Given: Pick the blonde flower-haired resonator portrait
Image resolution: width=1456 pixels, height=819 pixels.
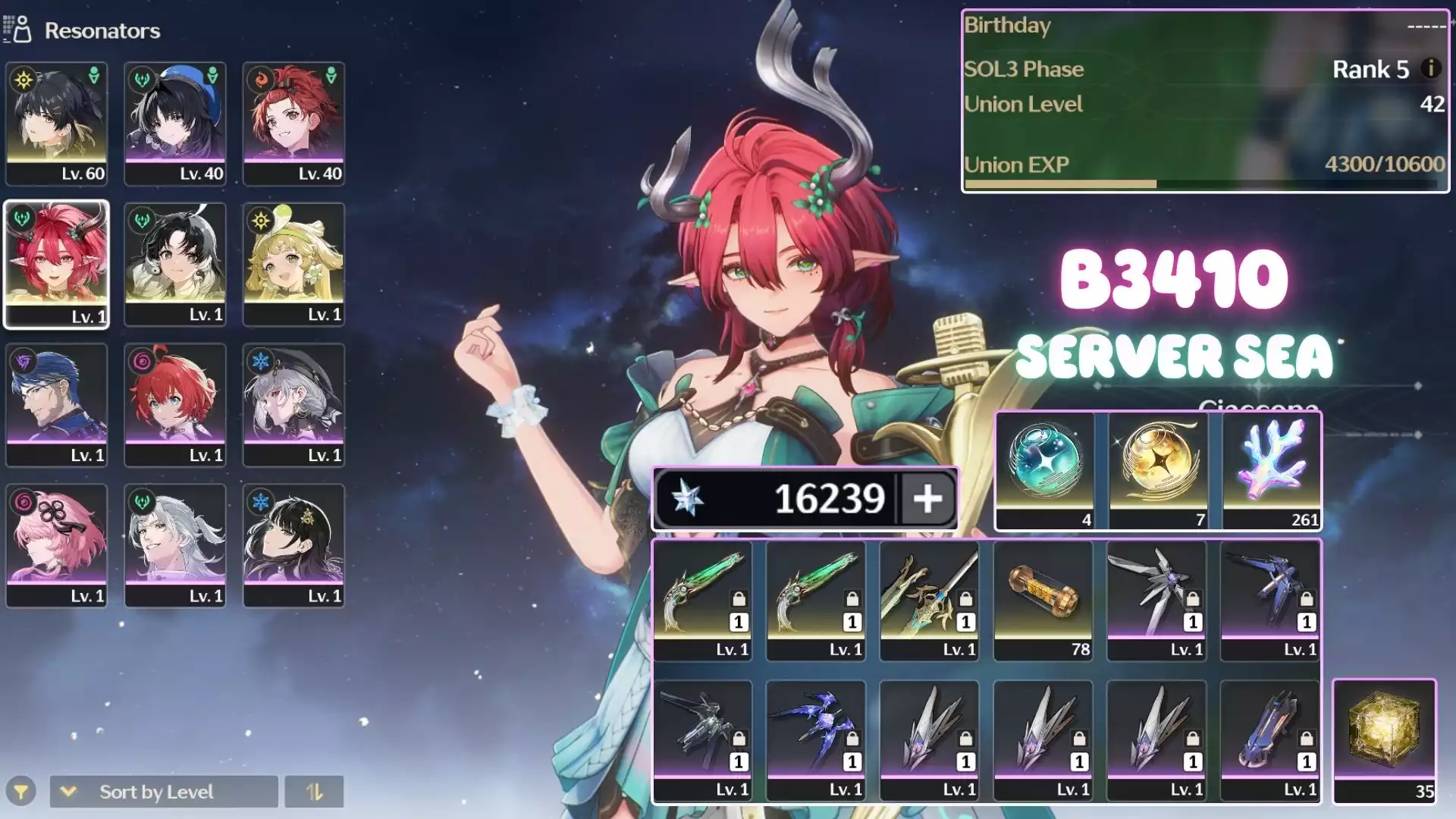Looking at the screenshot, I should (x=293, y=264).
